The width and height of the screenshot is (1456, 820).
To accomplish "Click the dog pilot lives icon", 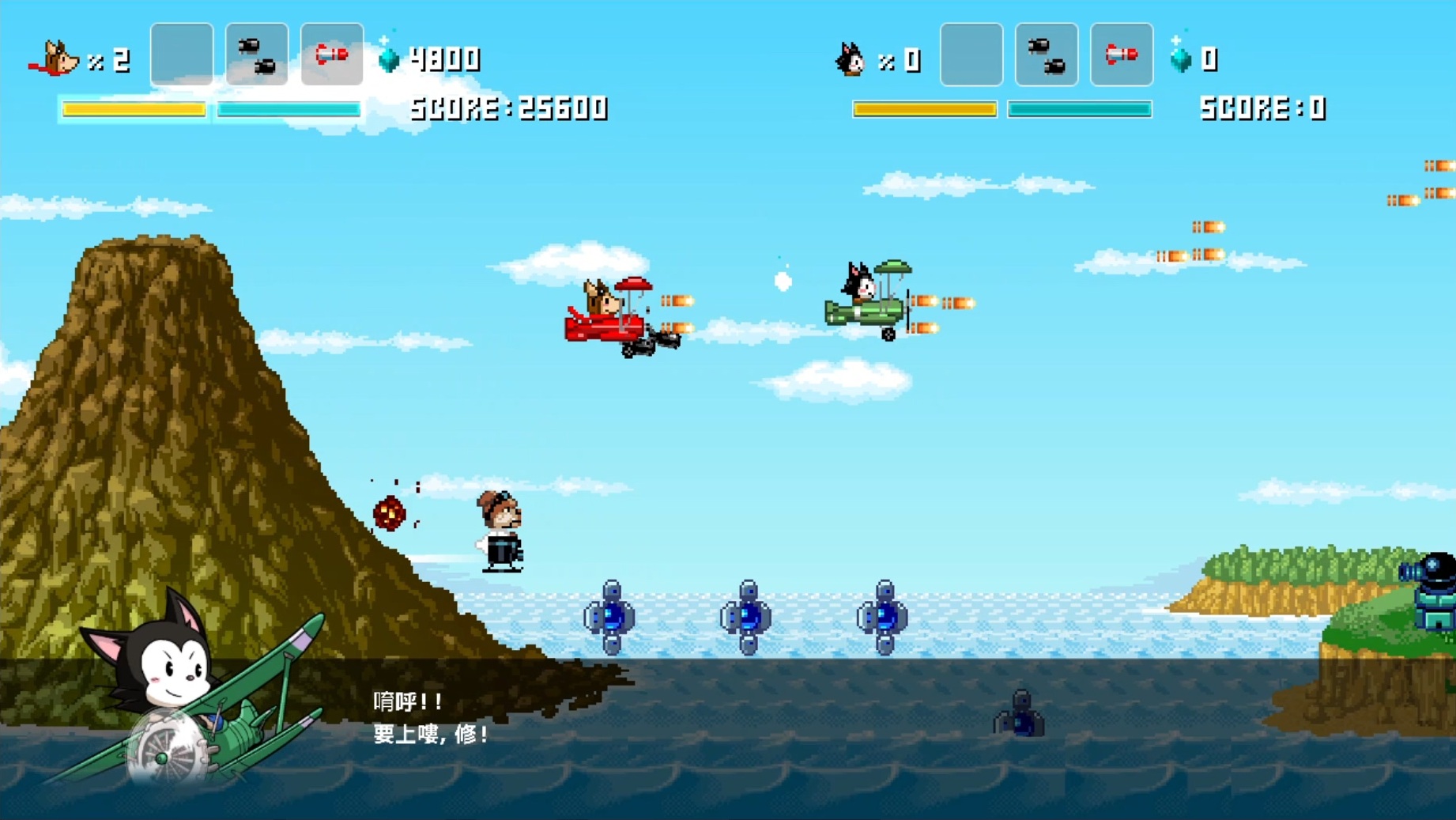I will (54, 59).
